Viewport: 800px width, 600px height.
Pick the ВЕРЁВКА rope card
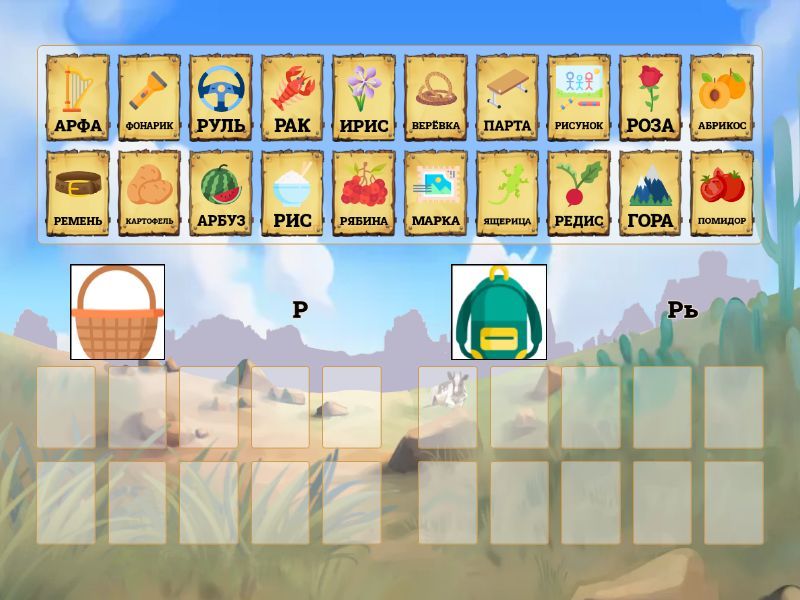(x=435, y=98)
